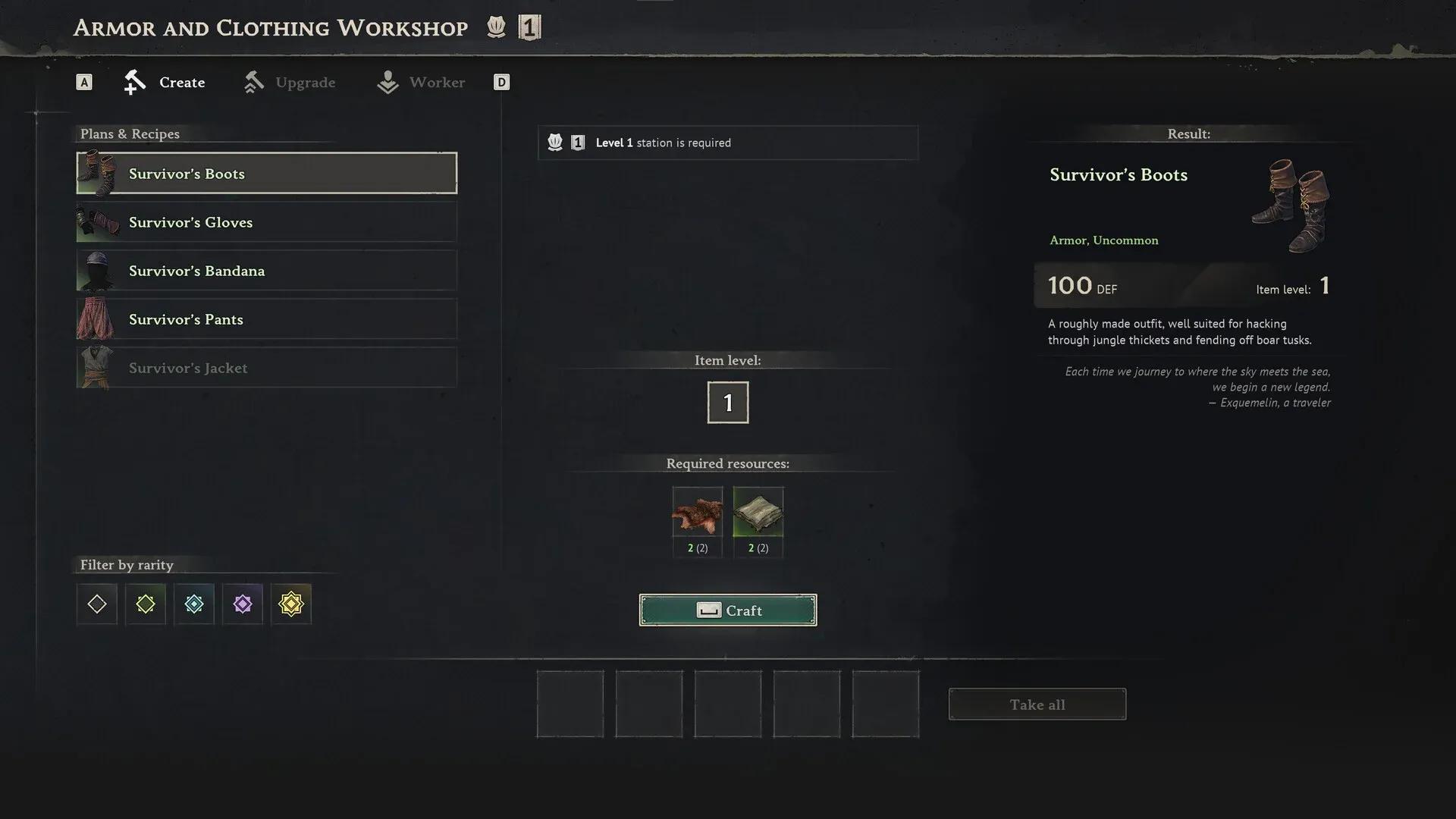Select the Survivor's Bandana recipe
This screenshot has height=819, width=1456.
(265, 270)
